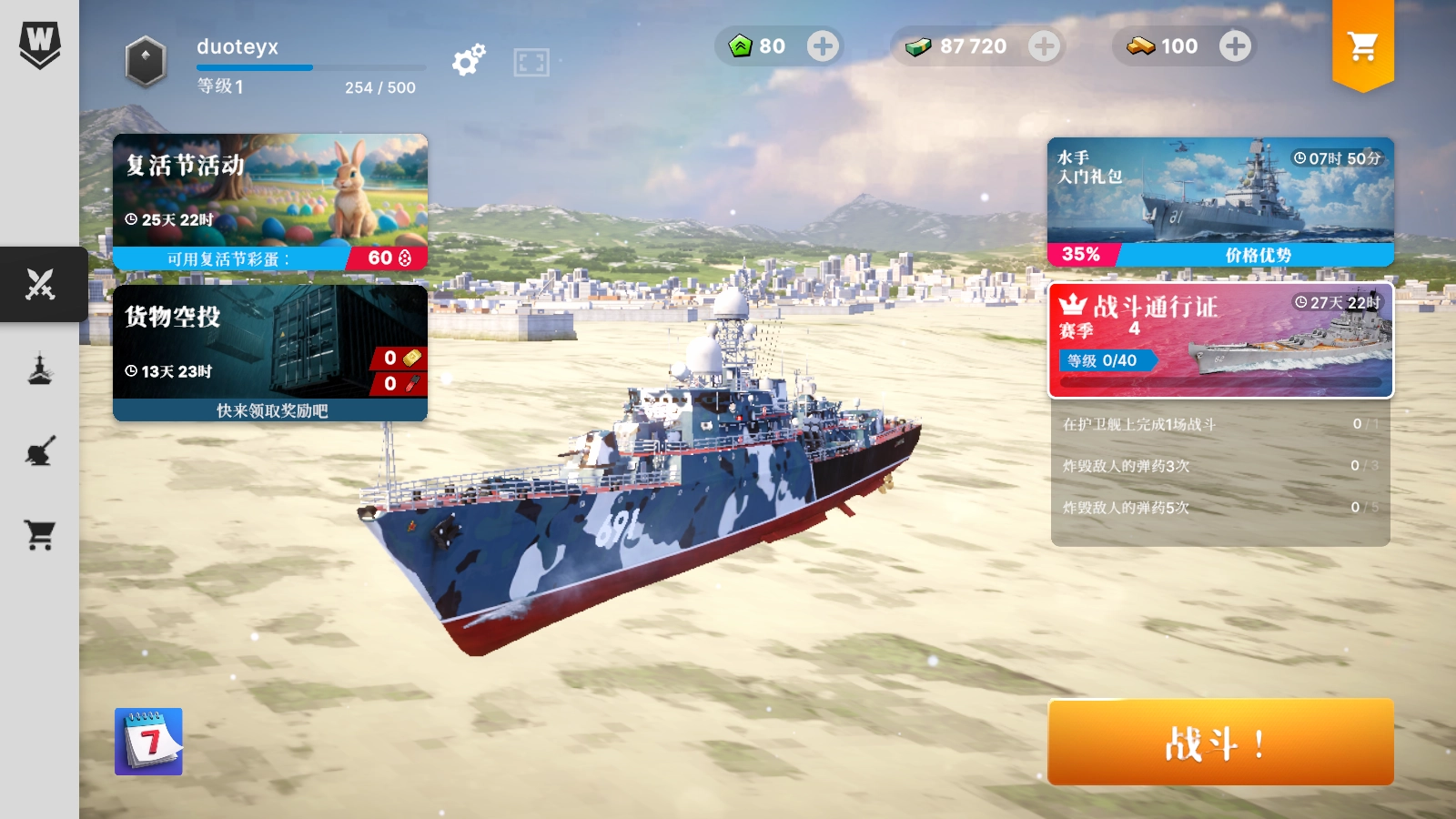Switch to the warship fleet tab
The image size is (1456, 819).
tap(40, 369)
